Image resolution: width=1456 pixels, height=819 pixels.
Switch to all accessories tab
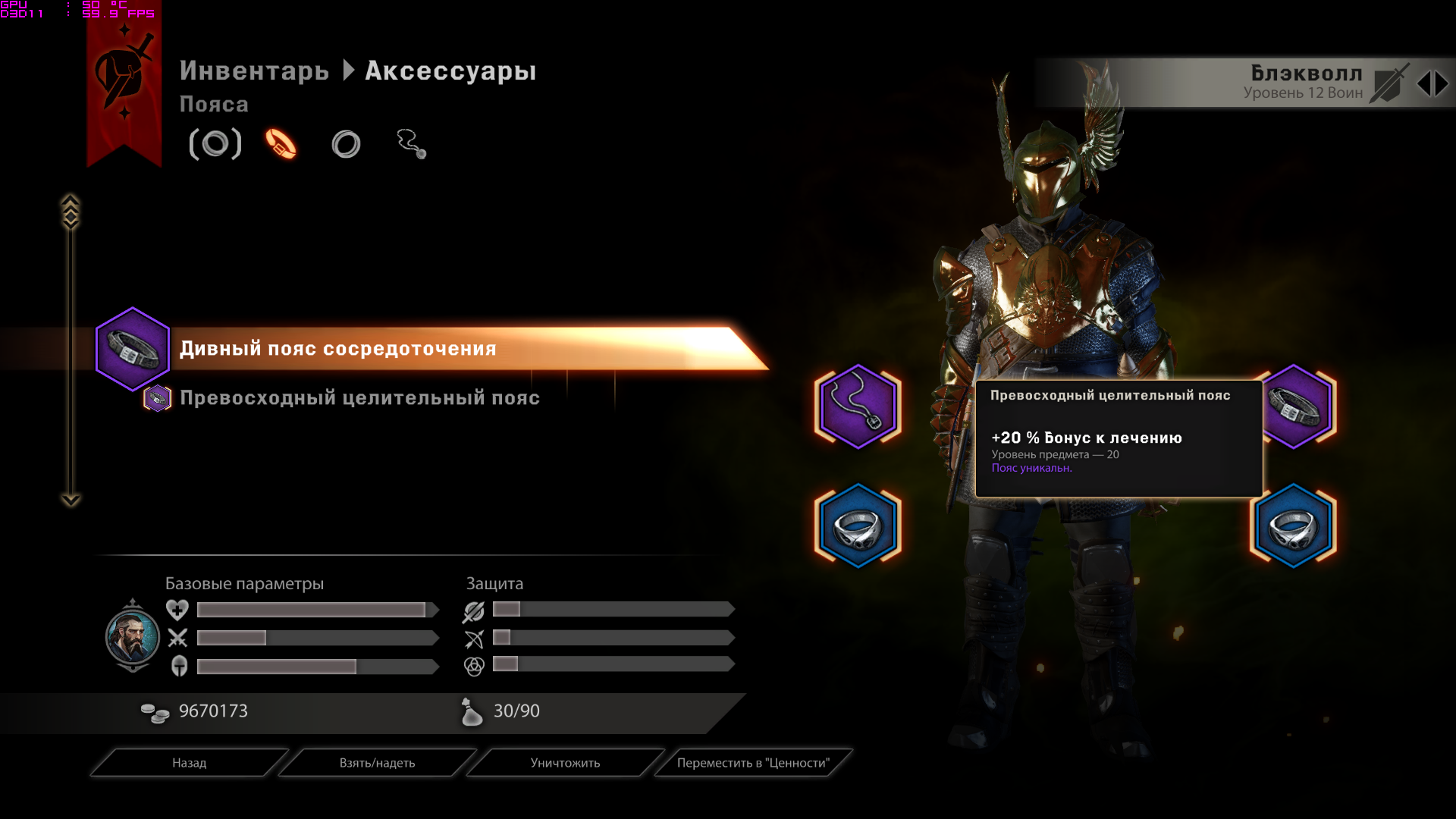tap(215, 144)
